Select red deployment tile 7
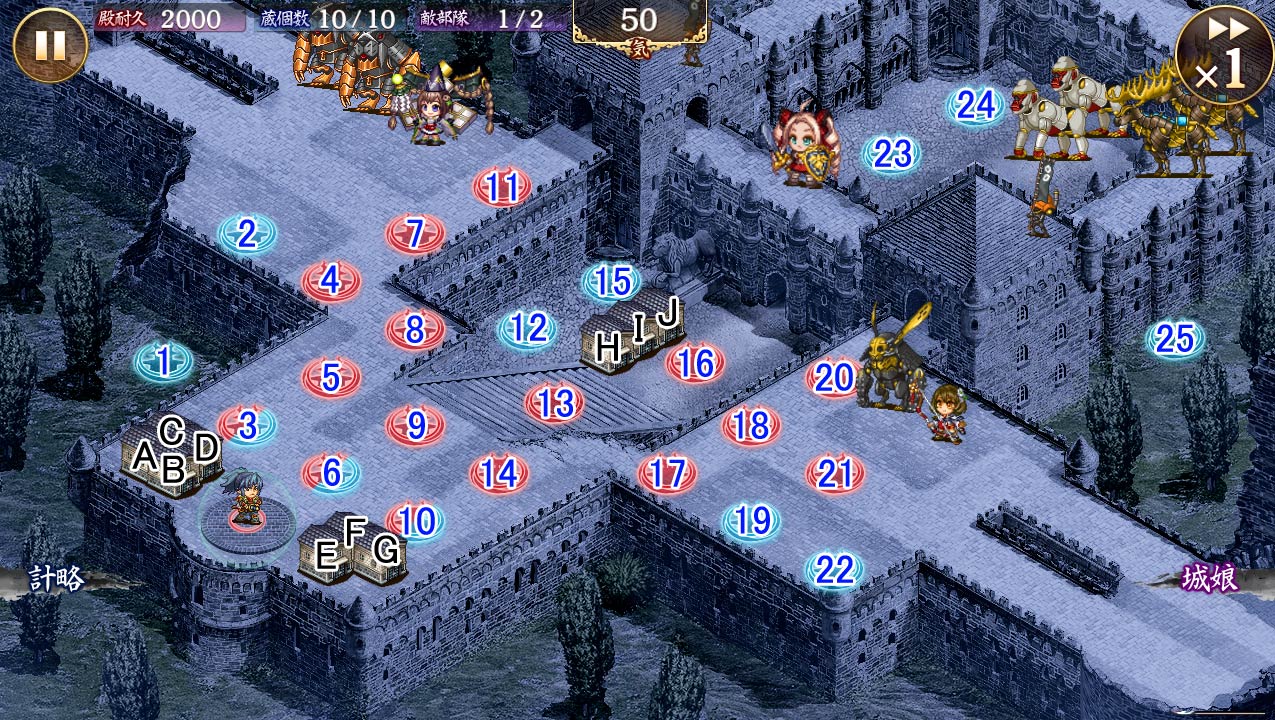Image resolution: width=1275 pixels, height=720 pixels. click(415, 235)
